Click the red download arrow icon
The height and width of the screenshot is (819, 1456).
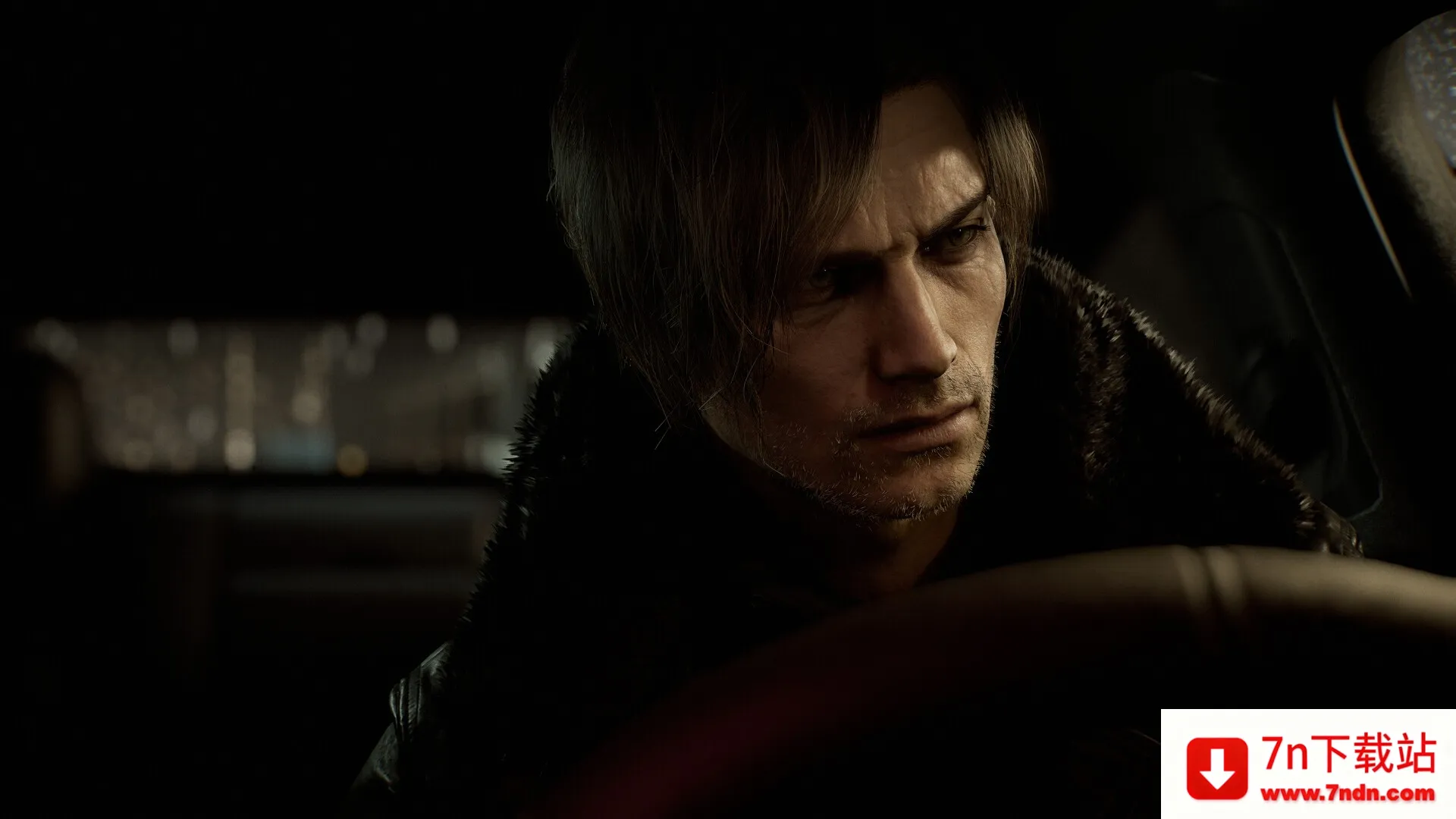coord(1216,767)
